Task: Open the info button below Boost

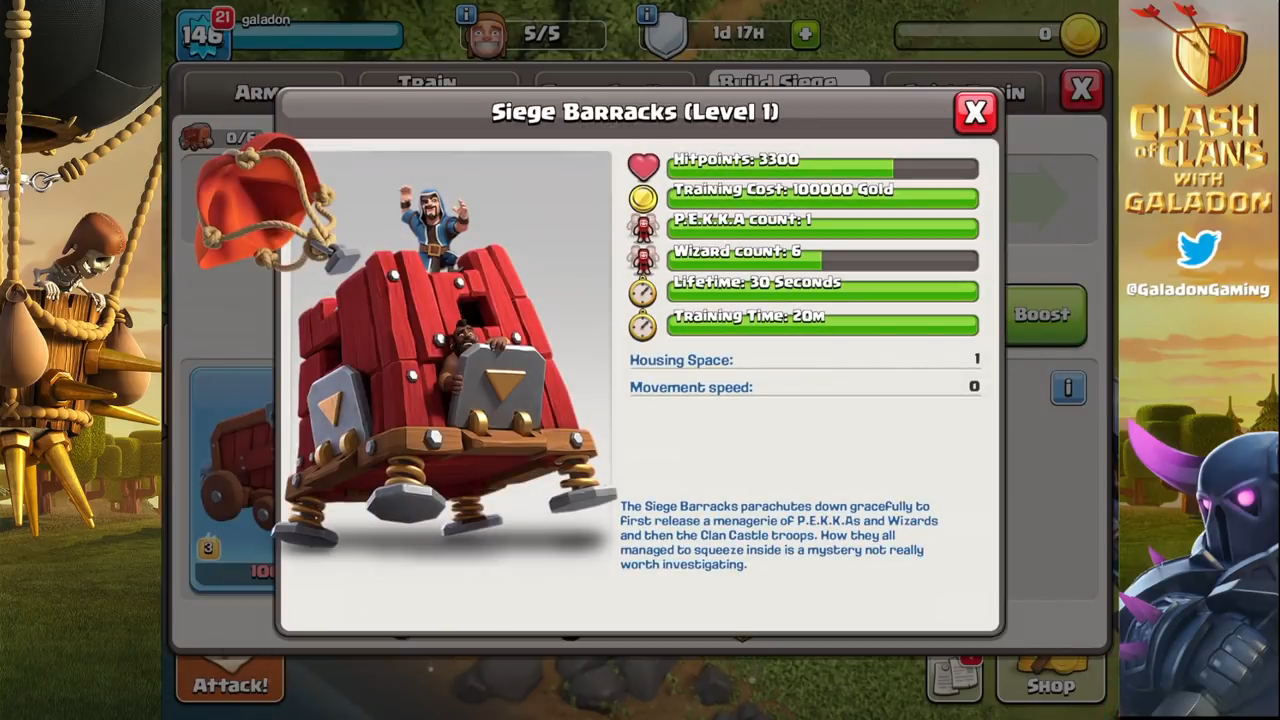Action: tap(1067, 387)
